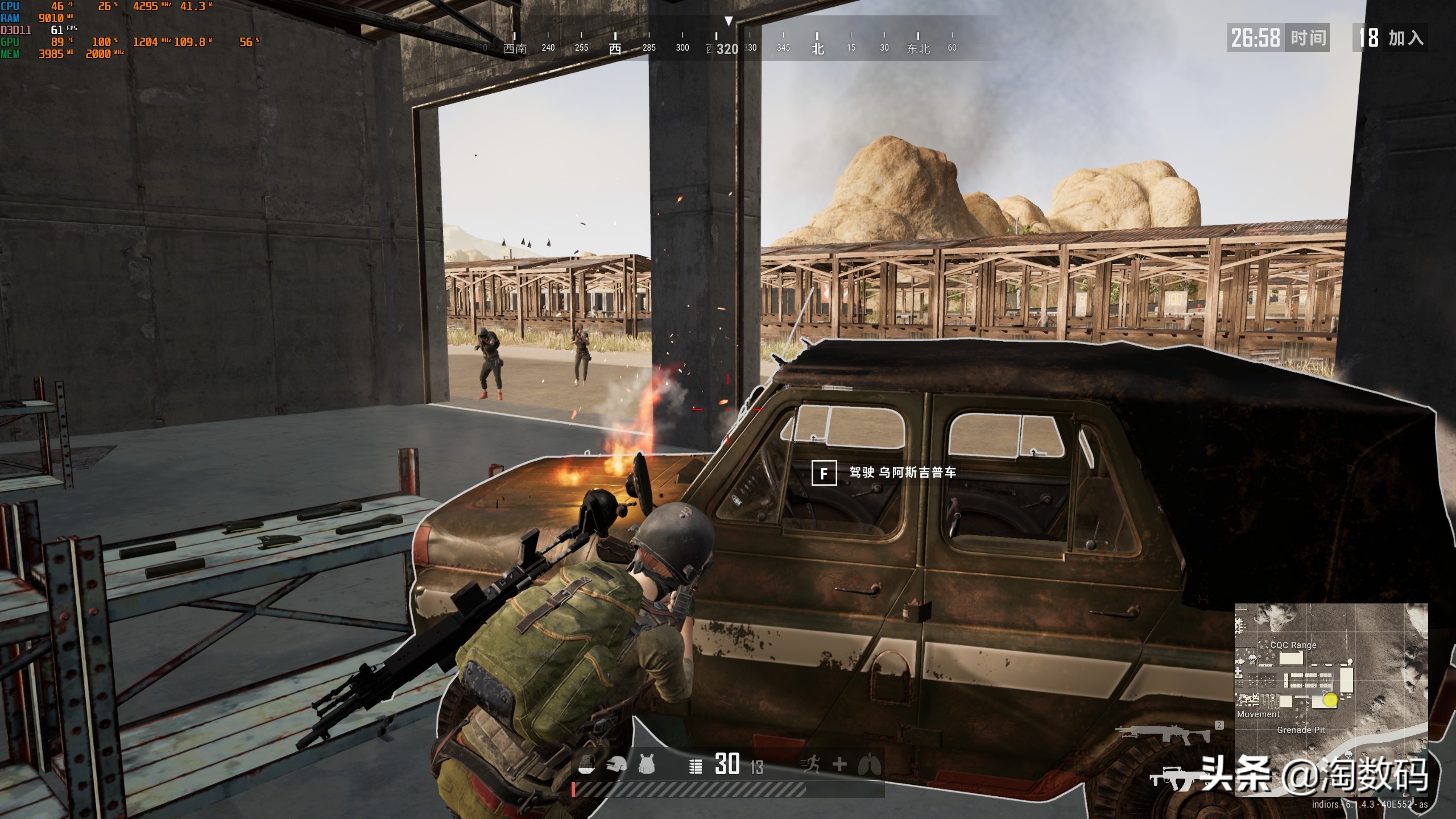Click the running sprint boost icon
The height and width of the screenshot is (819, 1456).
click(810, 765)
